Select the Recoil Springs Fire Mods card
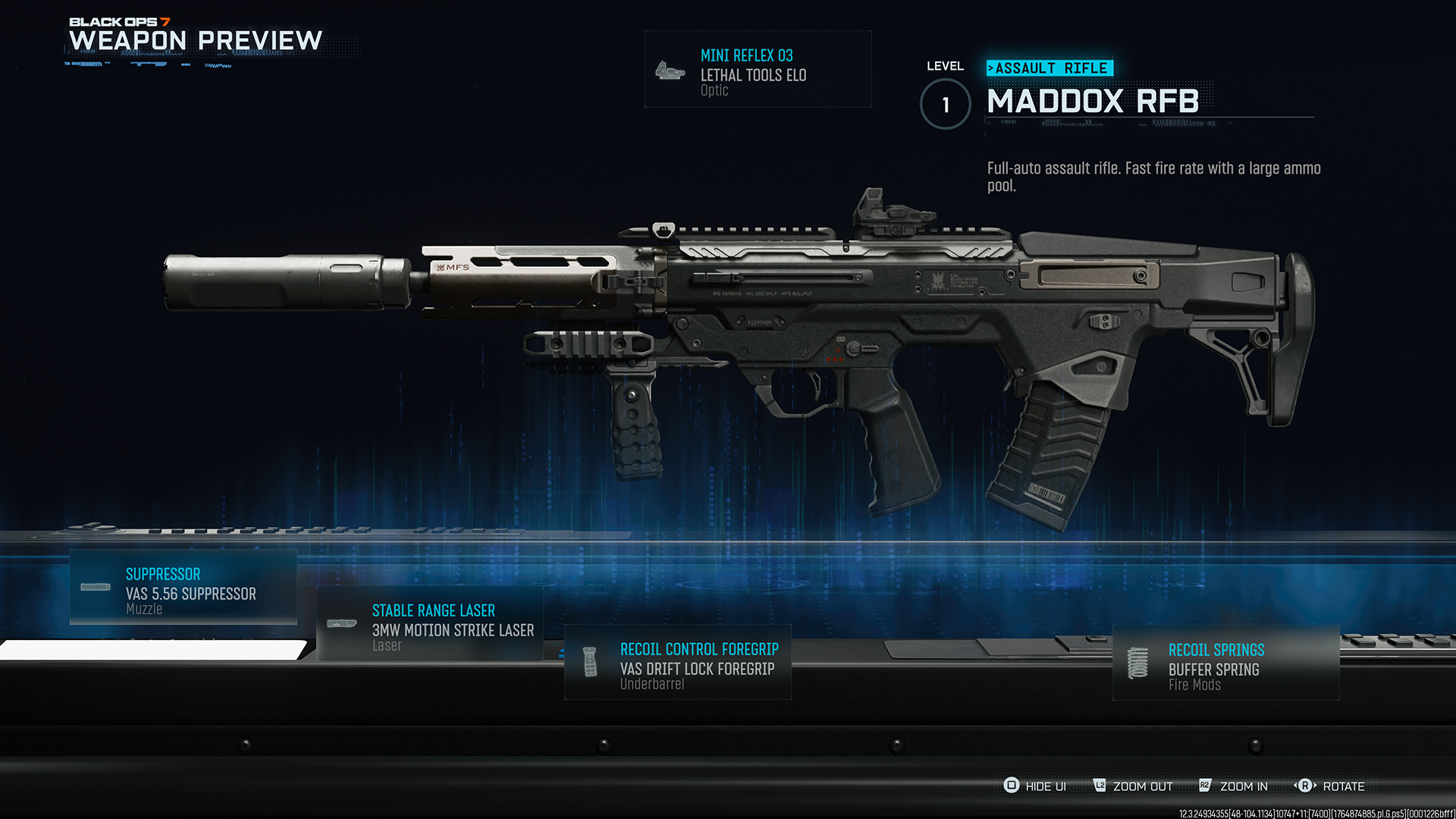Screen dimensions: 1456x819 (x=1225, y=664)
